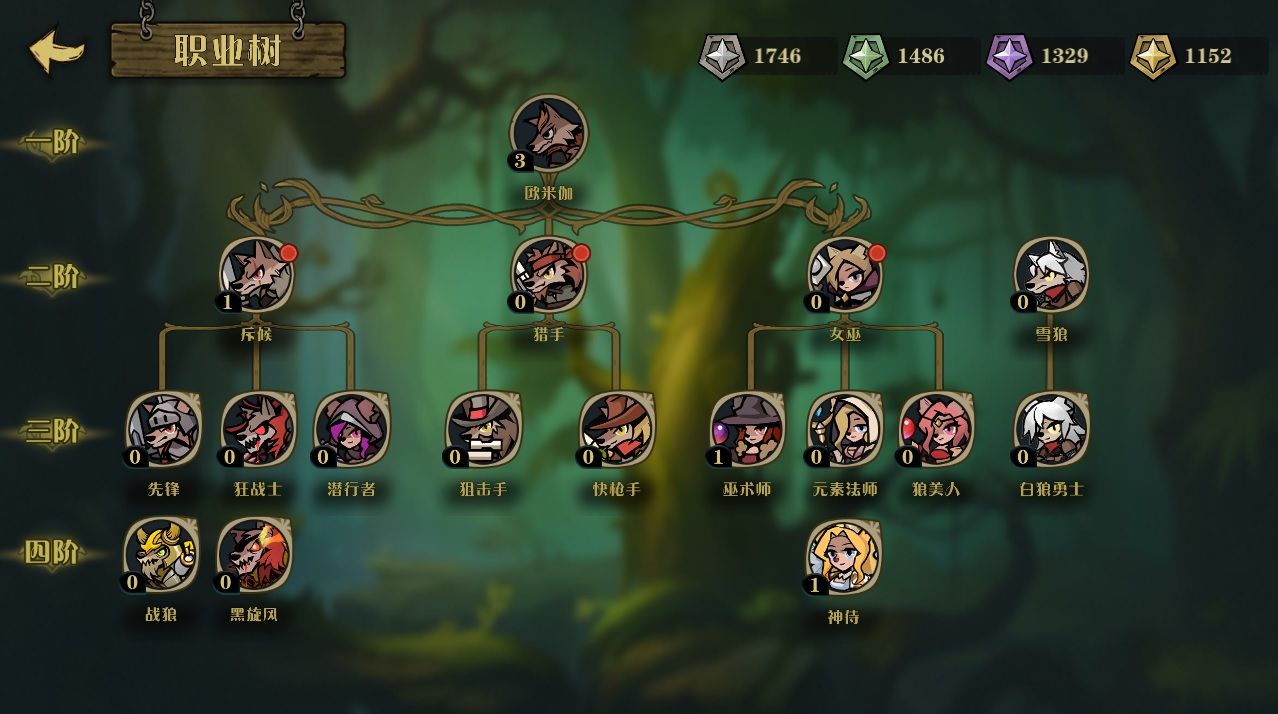Open the 白狼勇士 class portrait
This screenshot has height=714, width=1278.
tap(1052, 429)
